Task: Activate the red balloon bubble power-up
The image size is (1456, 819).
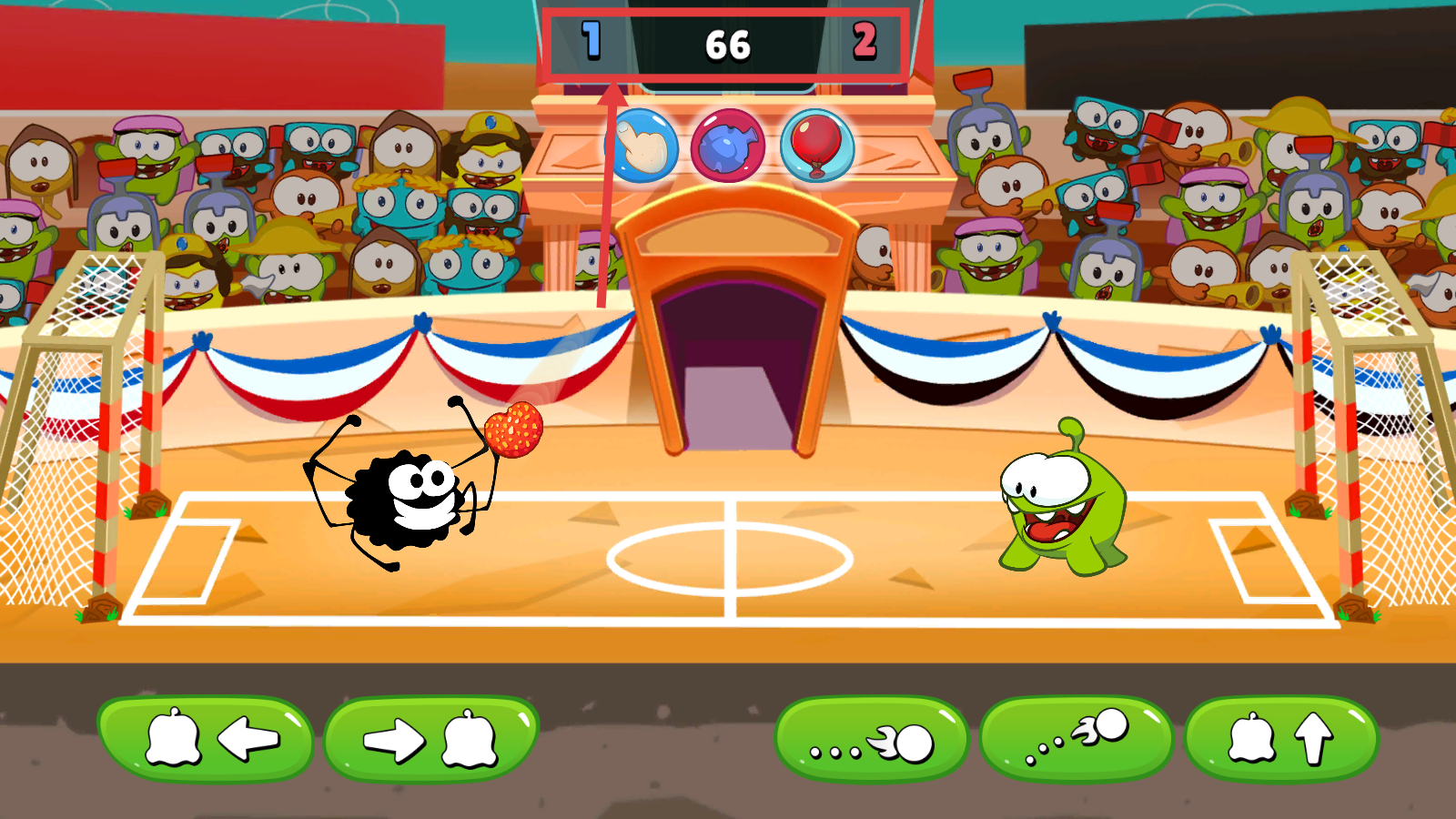Action: pos(816,146)
